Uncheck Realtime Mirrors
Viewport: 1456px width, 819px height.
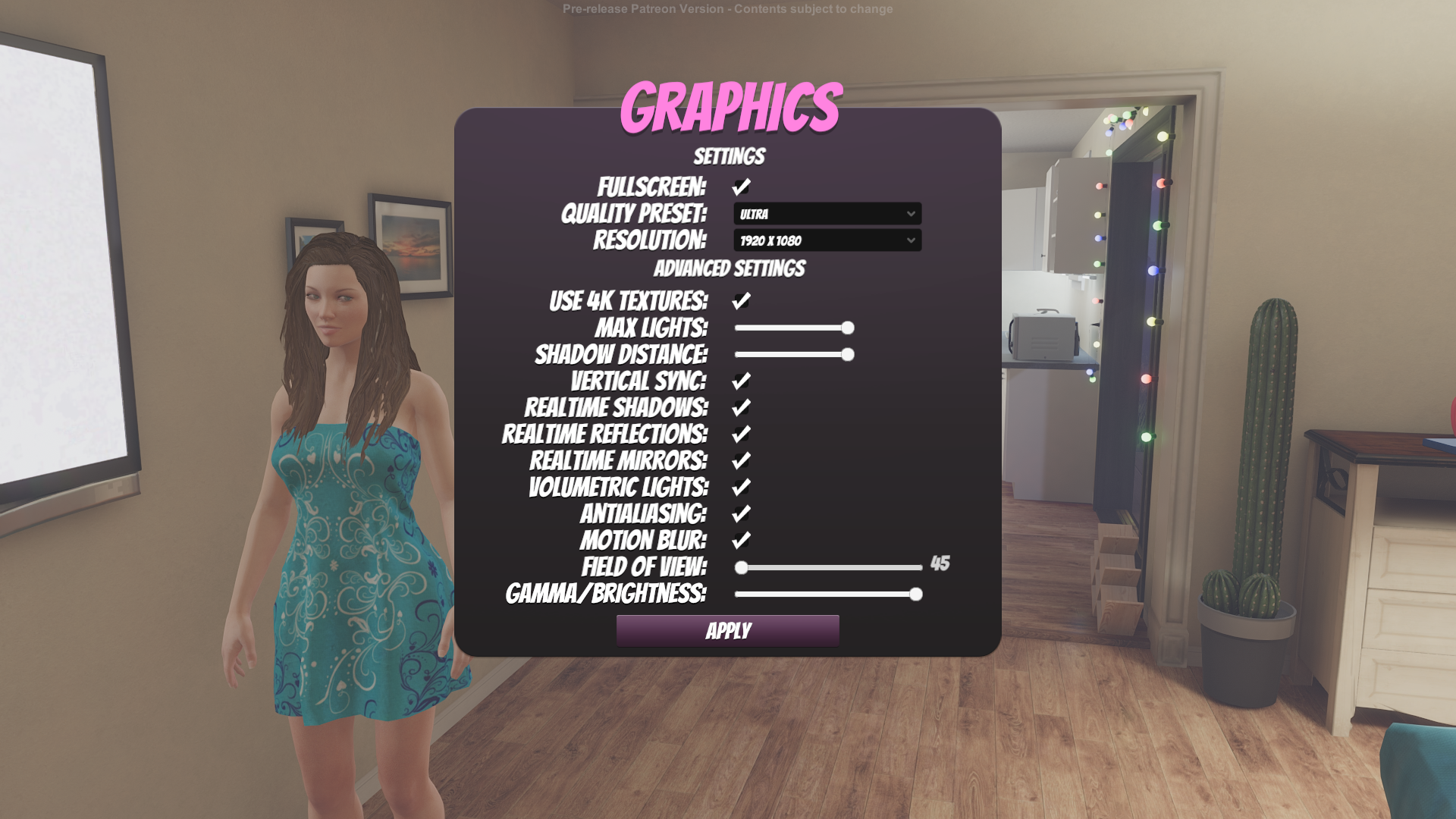tap(741, 460)
